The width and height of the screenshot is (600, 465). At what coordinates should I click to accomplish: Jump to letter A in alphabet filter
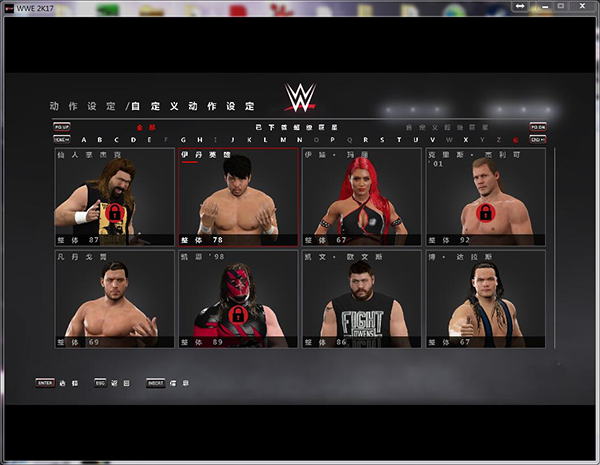[x=84, y=140]
